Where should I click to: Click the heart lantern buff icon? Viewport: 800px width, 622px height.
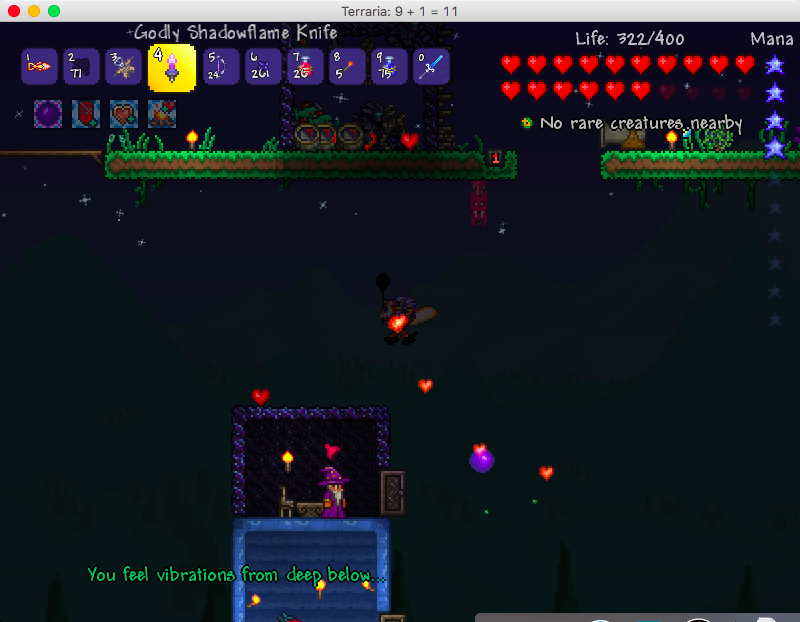[124, 114]
